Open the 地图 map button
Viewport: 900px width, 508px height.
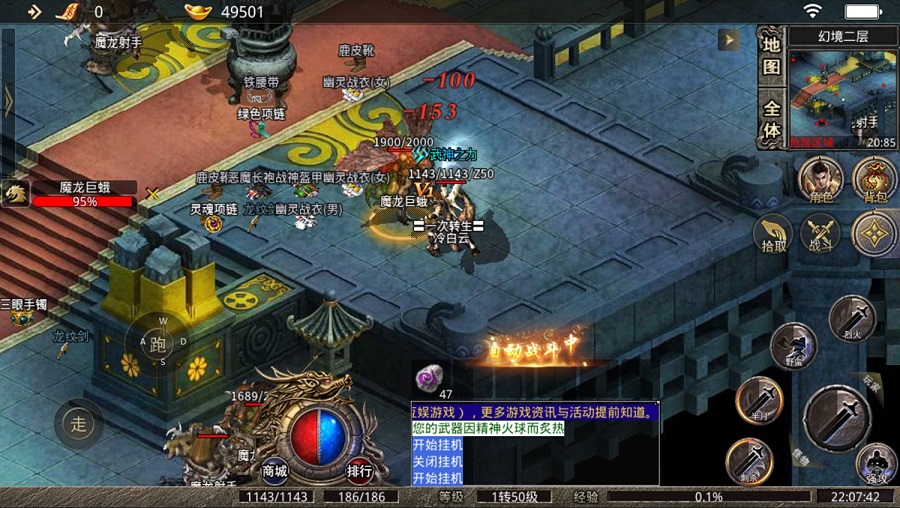pos(771,57)
